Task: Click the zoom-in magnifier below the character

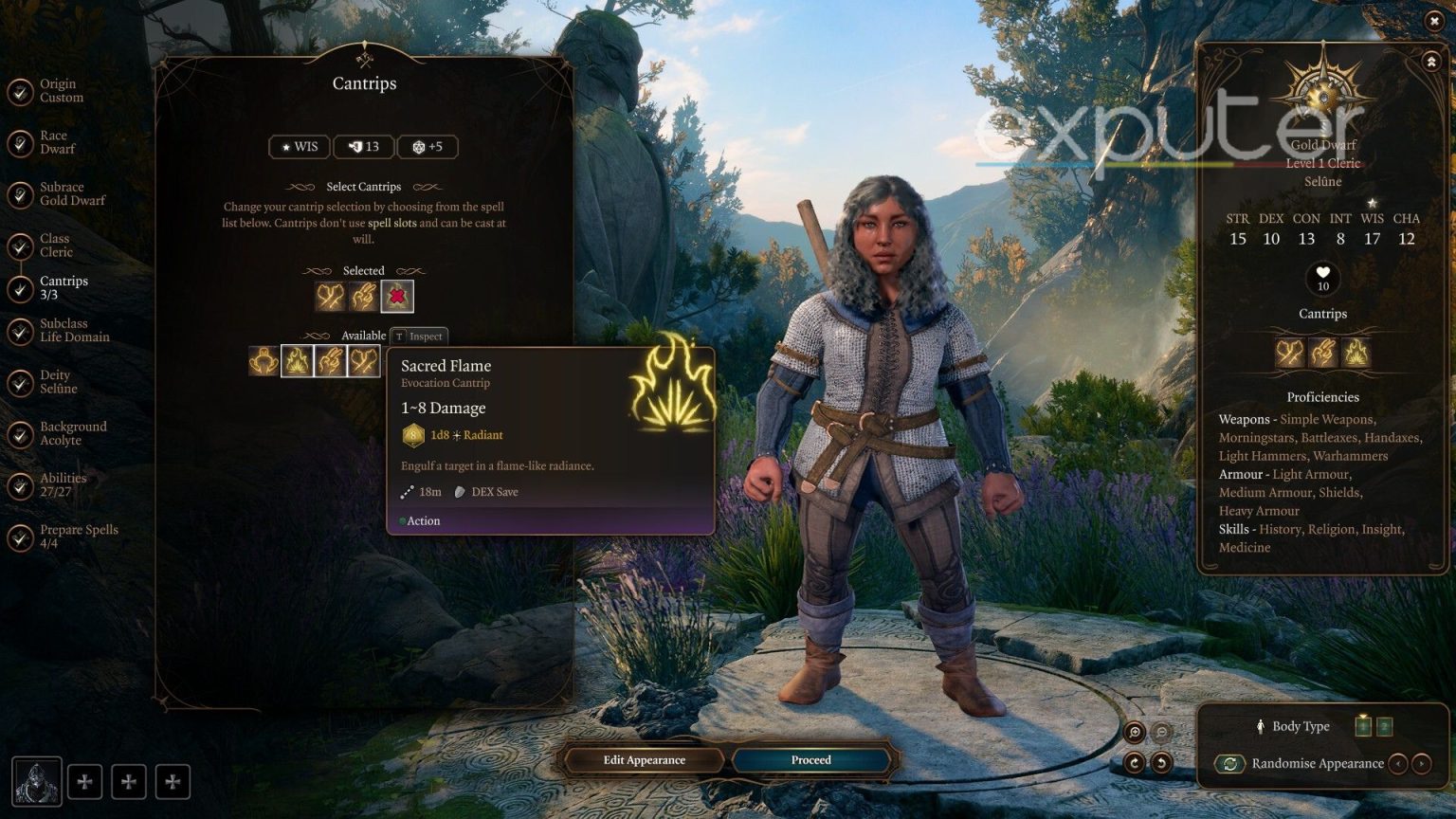Action: pos(1134,732)
